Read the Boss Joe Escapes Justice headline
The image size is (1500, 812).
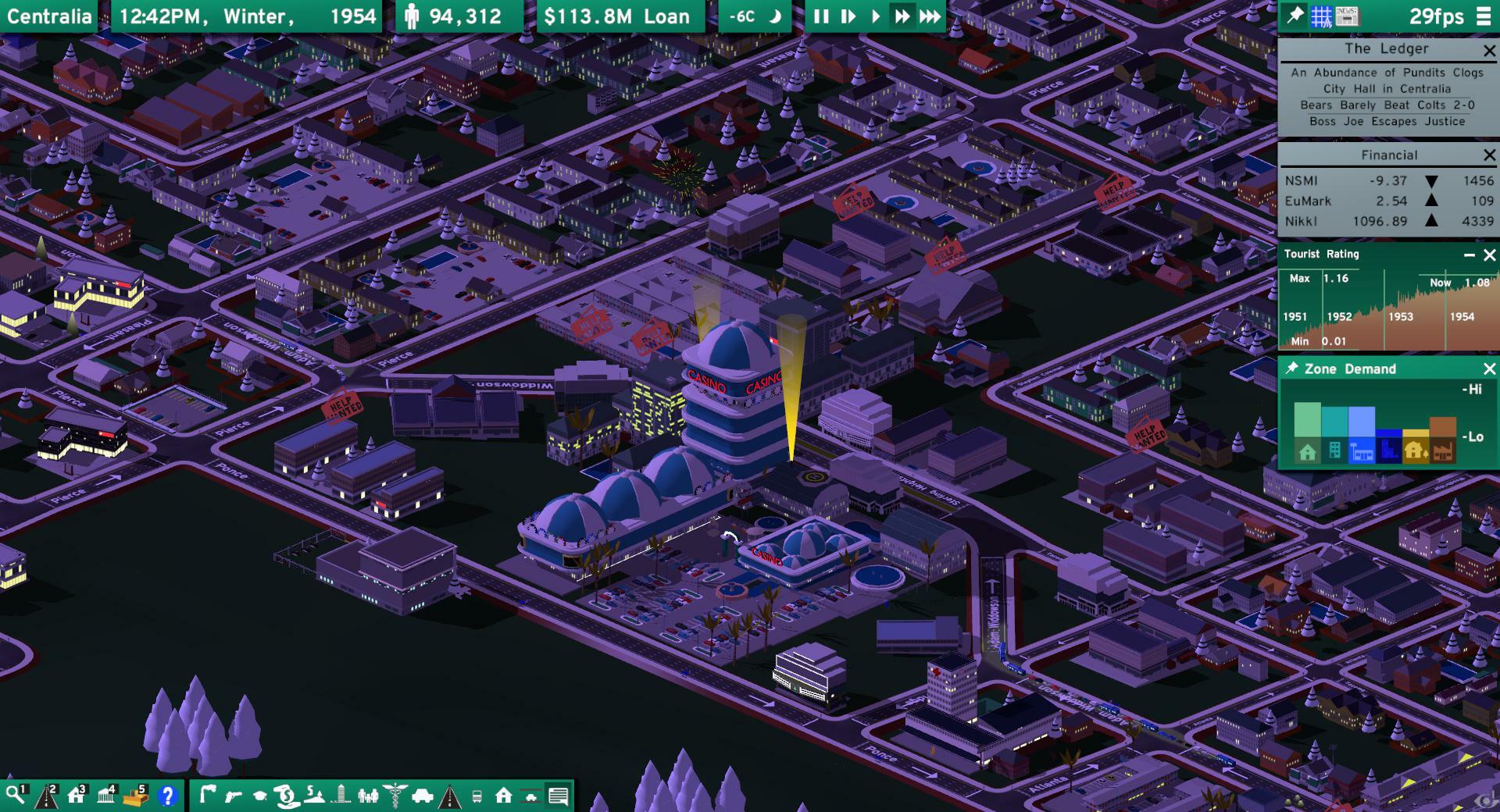[x=1387, y=122]
